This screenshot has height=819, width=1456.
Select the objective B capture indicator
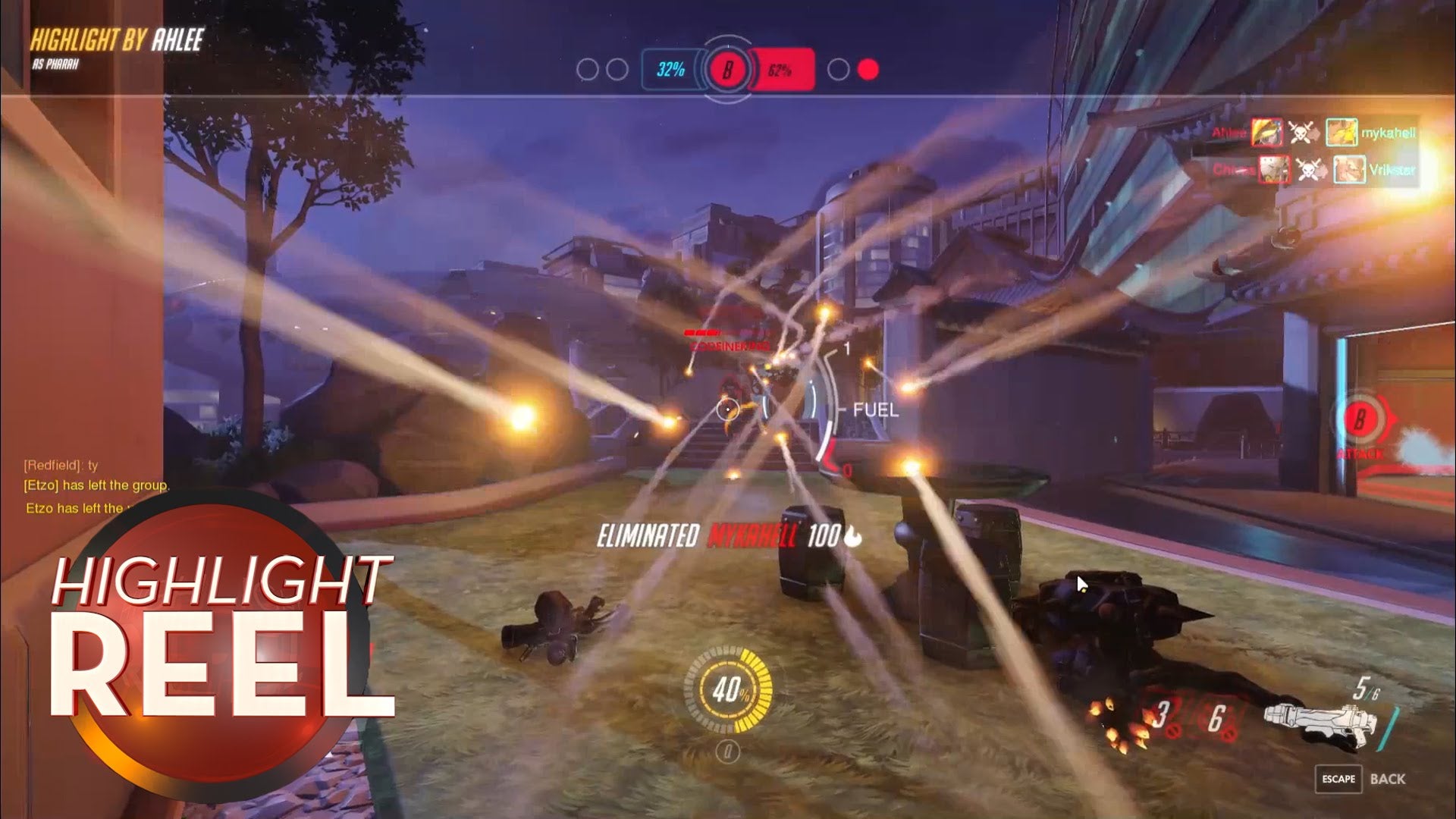[x=727, y=71]
